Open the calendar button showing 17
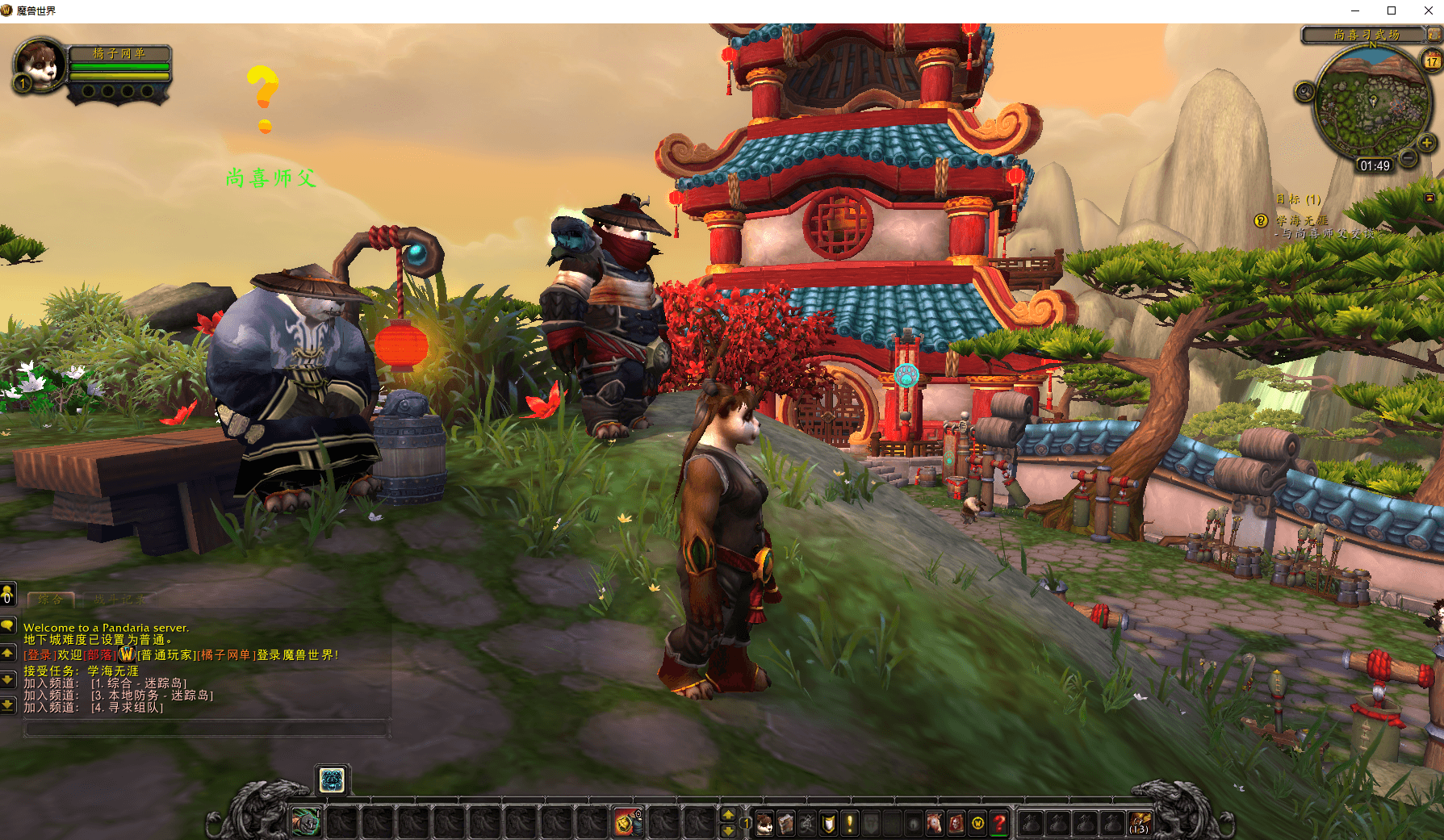Screen dimensions: 1444x840 1432,61
